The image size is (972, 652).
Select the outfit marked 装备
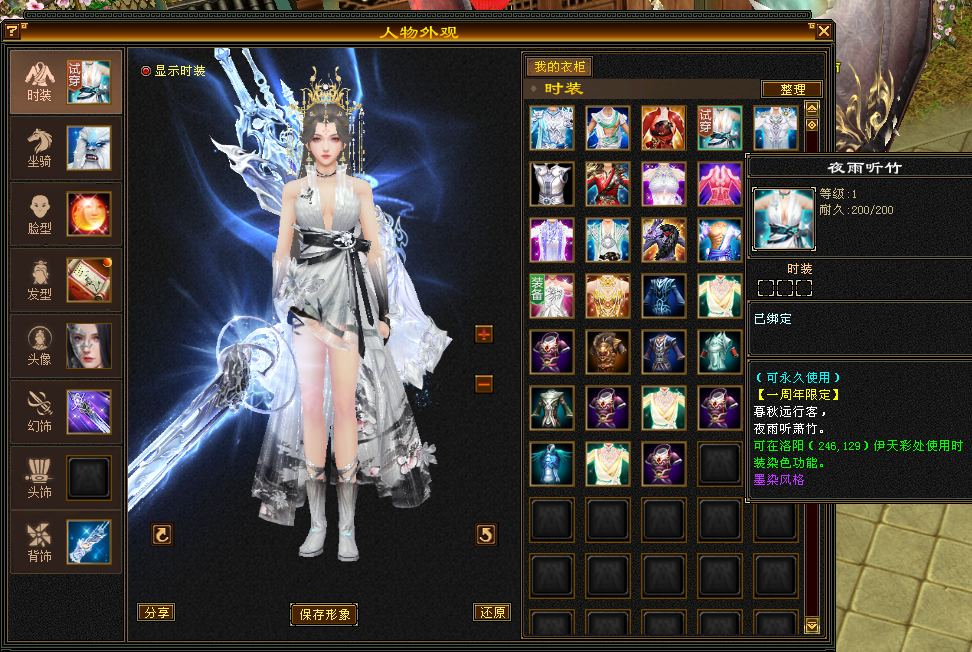click(x=552, y=296)
